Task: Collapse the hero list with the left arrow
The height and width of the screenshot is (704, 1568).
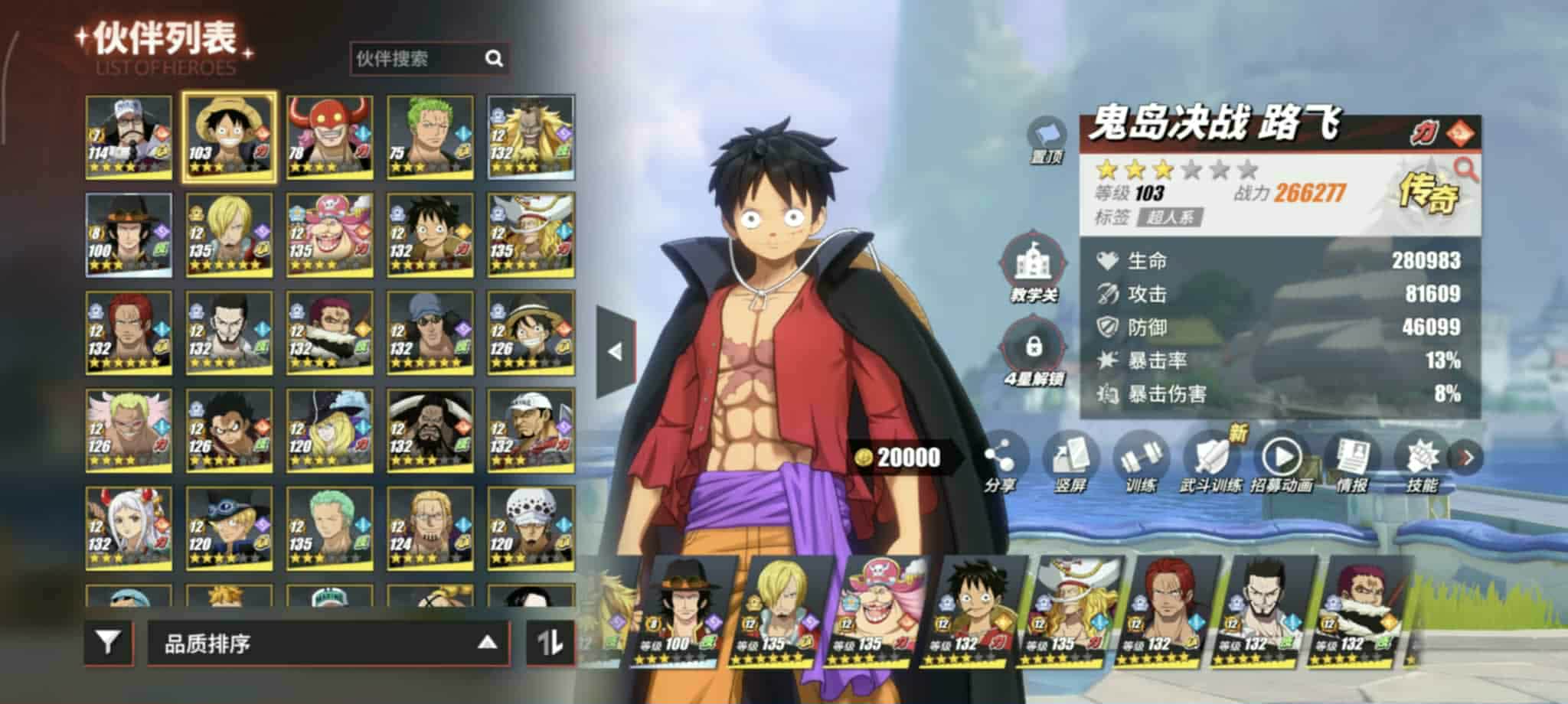Action: 615,352
